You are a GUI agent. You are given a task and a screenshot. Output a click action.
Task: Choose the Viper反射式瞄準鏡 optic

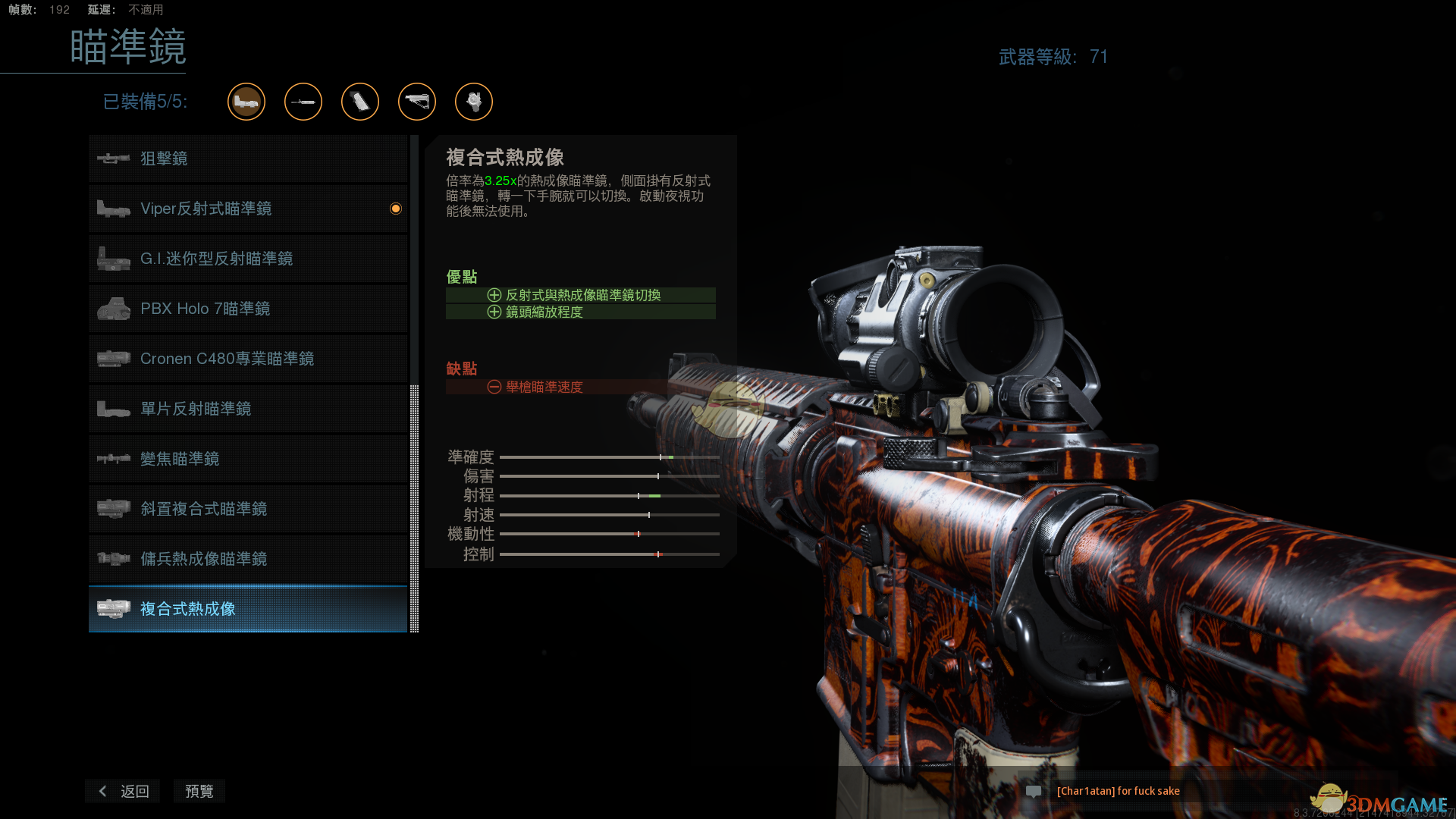point(248,209)
